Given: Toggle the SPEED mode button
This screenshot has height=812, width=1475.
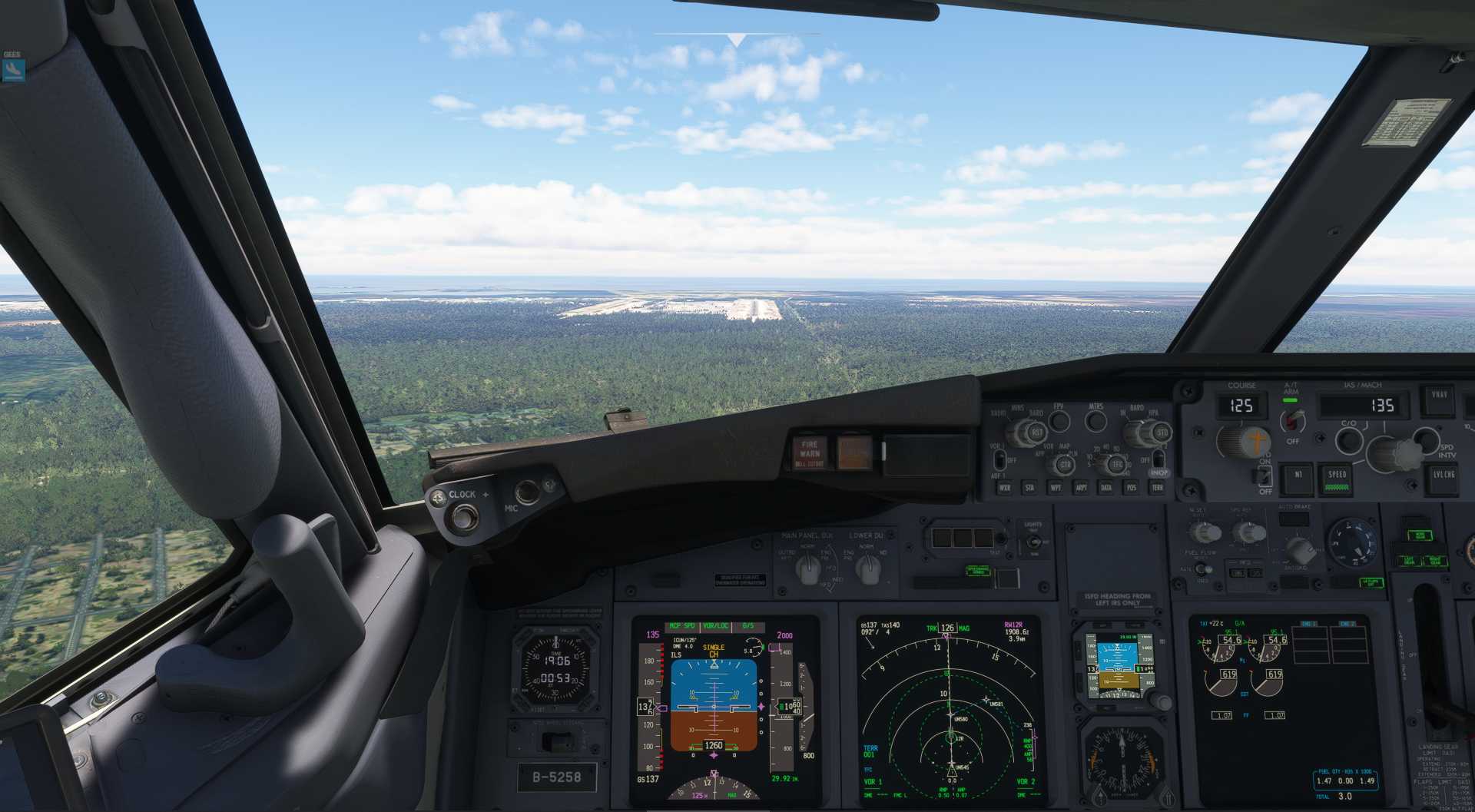Looking at the screenshot, I should coord(1337,477).
